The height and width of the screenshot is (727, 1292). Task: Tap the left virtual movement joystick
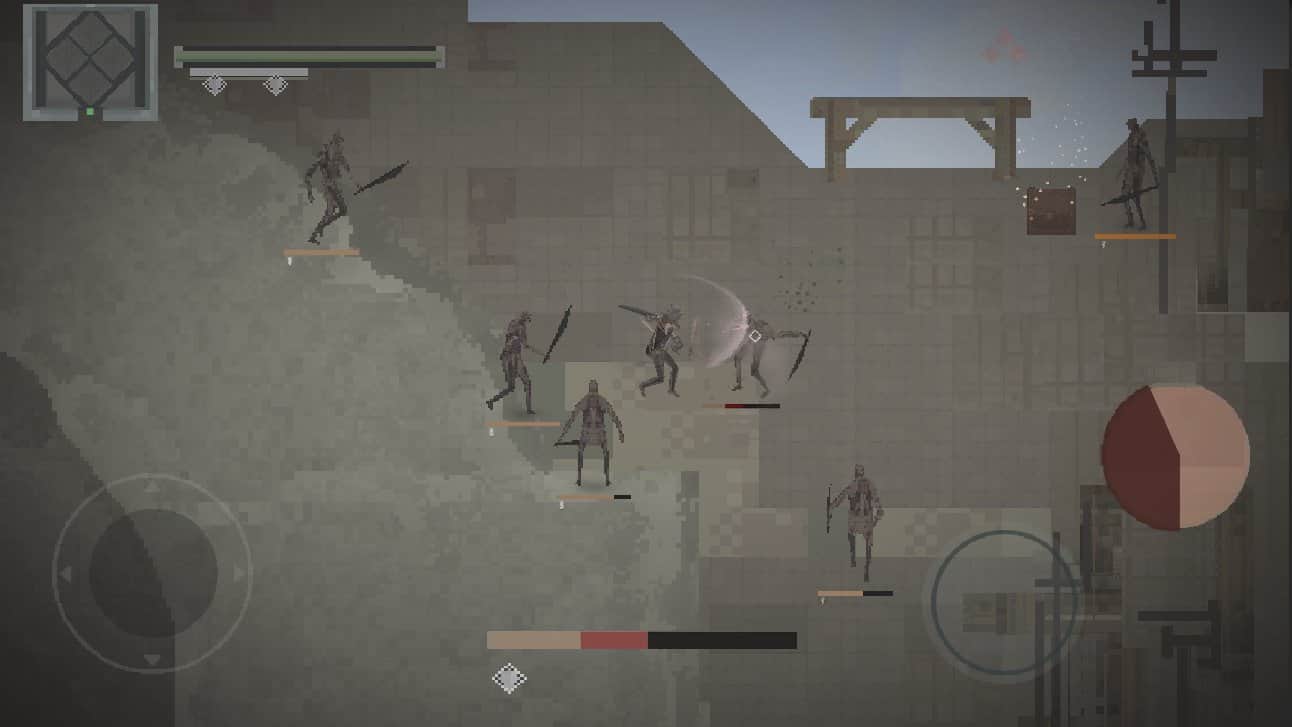[155, 570]
